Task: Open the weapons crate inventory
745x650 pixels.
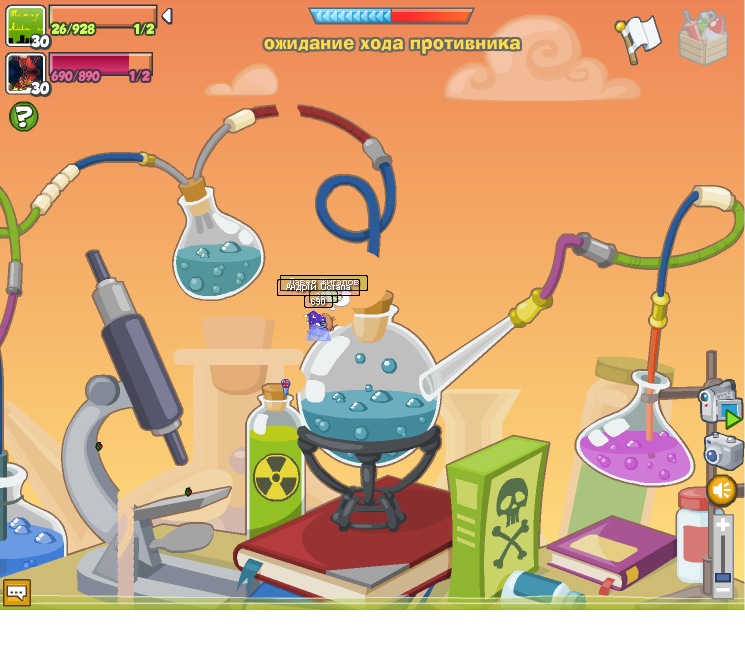Action: tap(703, 39)
